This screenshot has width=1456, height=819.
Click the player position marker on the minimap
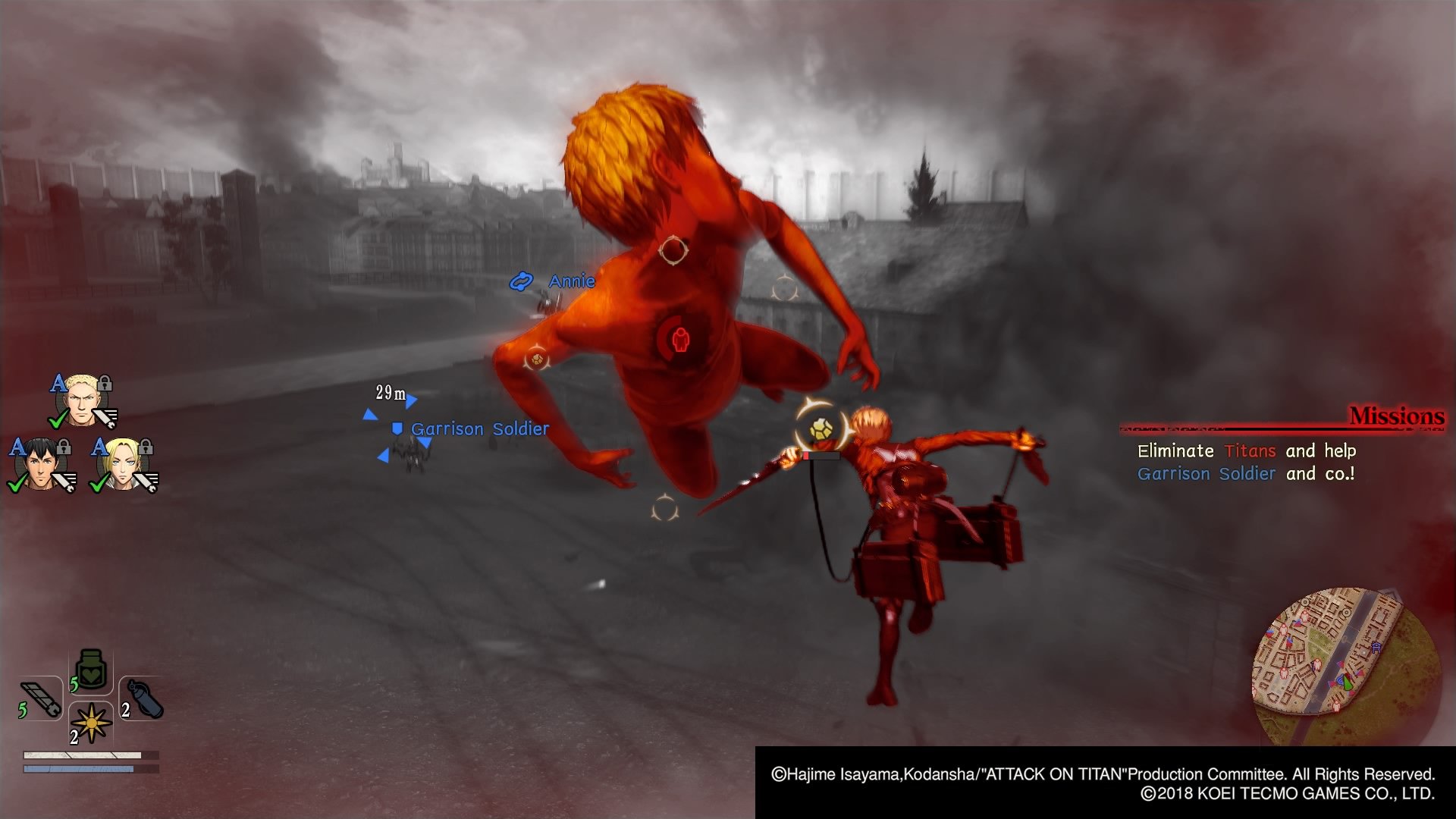point(1346,683)
